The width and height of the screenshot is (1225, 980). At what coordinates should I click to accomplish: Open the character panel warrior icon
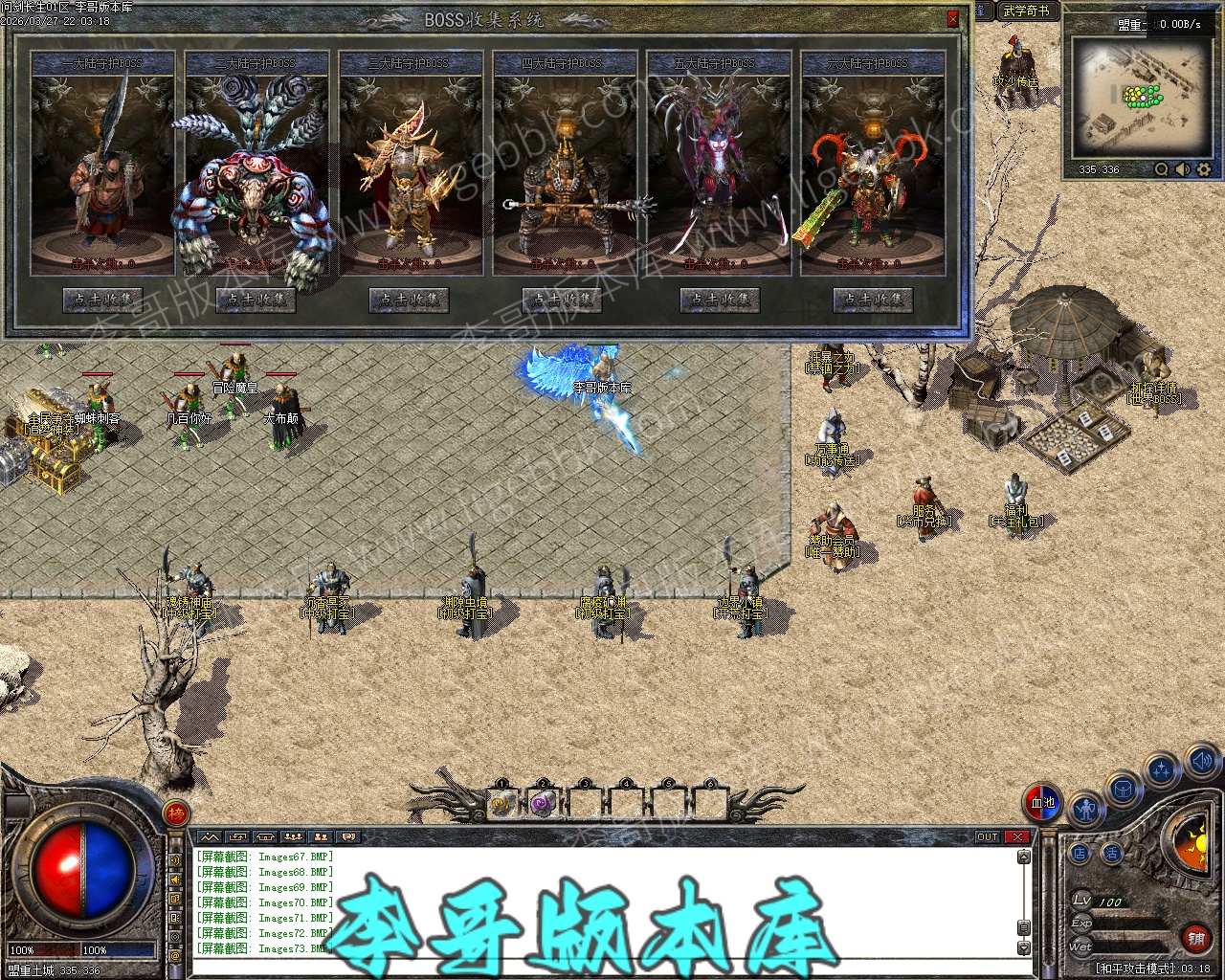(x=1084, y=812)
